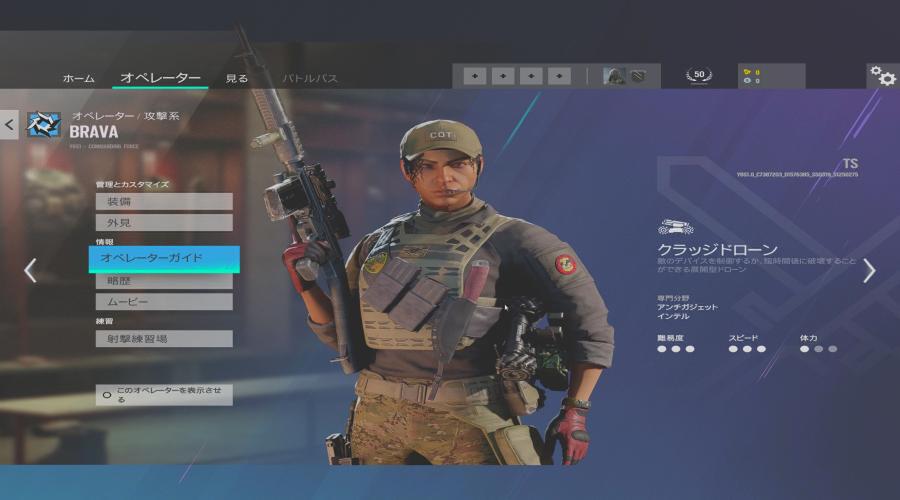The image size is (900, 500).
Task: Go to the バトルパス tab
Action: (310, 78)
